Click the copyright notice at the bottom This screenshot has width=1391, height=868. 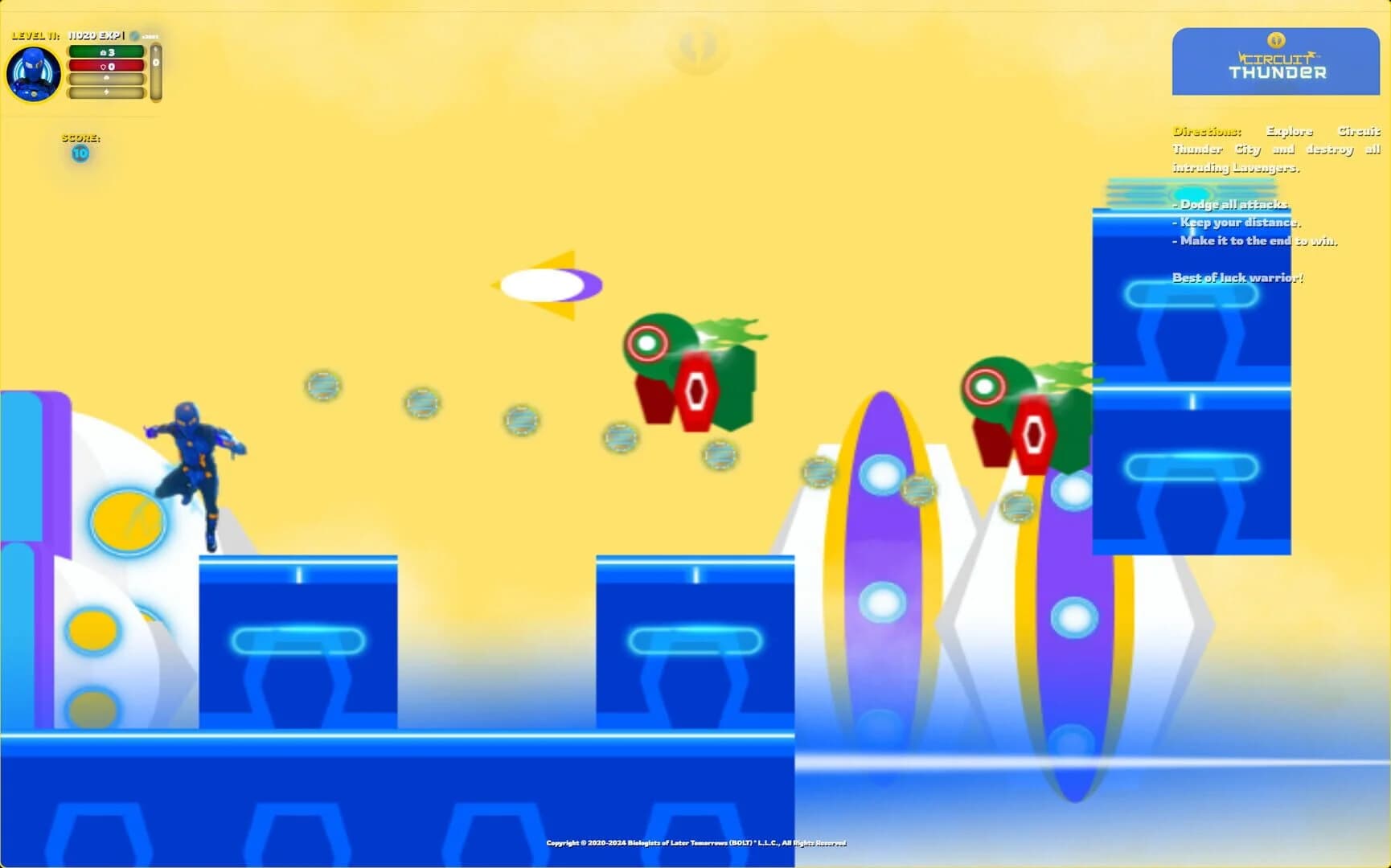696,844
